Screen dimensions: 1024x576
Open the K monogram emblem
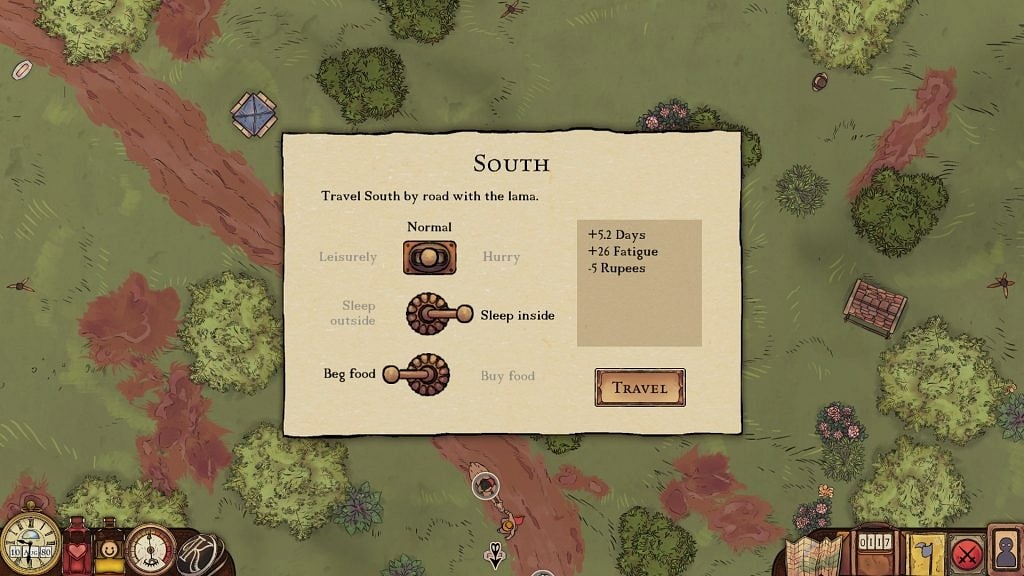tap(199, 554)
